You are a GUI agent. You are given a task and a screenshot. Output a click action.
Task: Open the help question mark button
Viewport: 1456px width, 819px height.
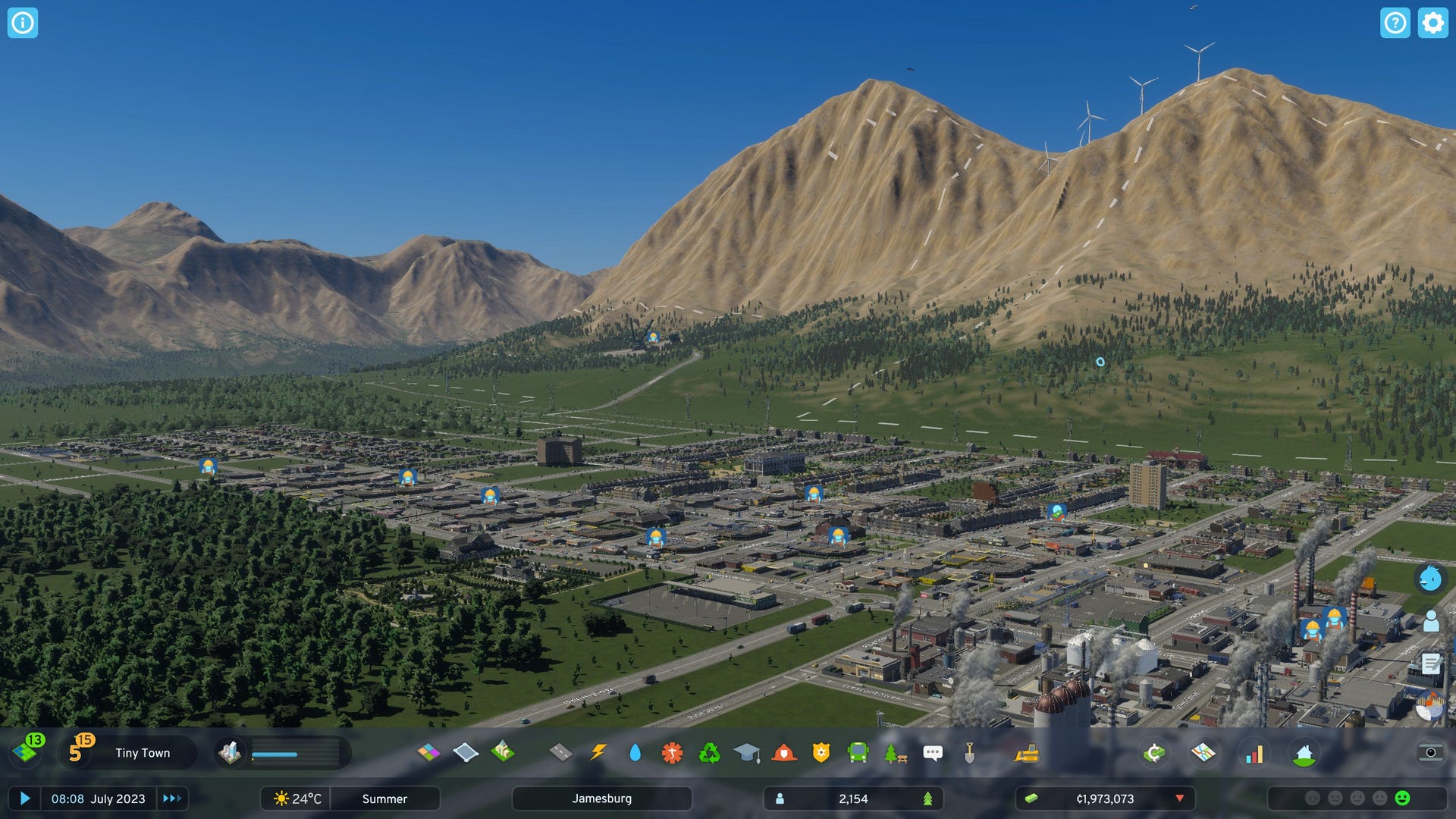1395,23
